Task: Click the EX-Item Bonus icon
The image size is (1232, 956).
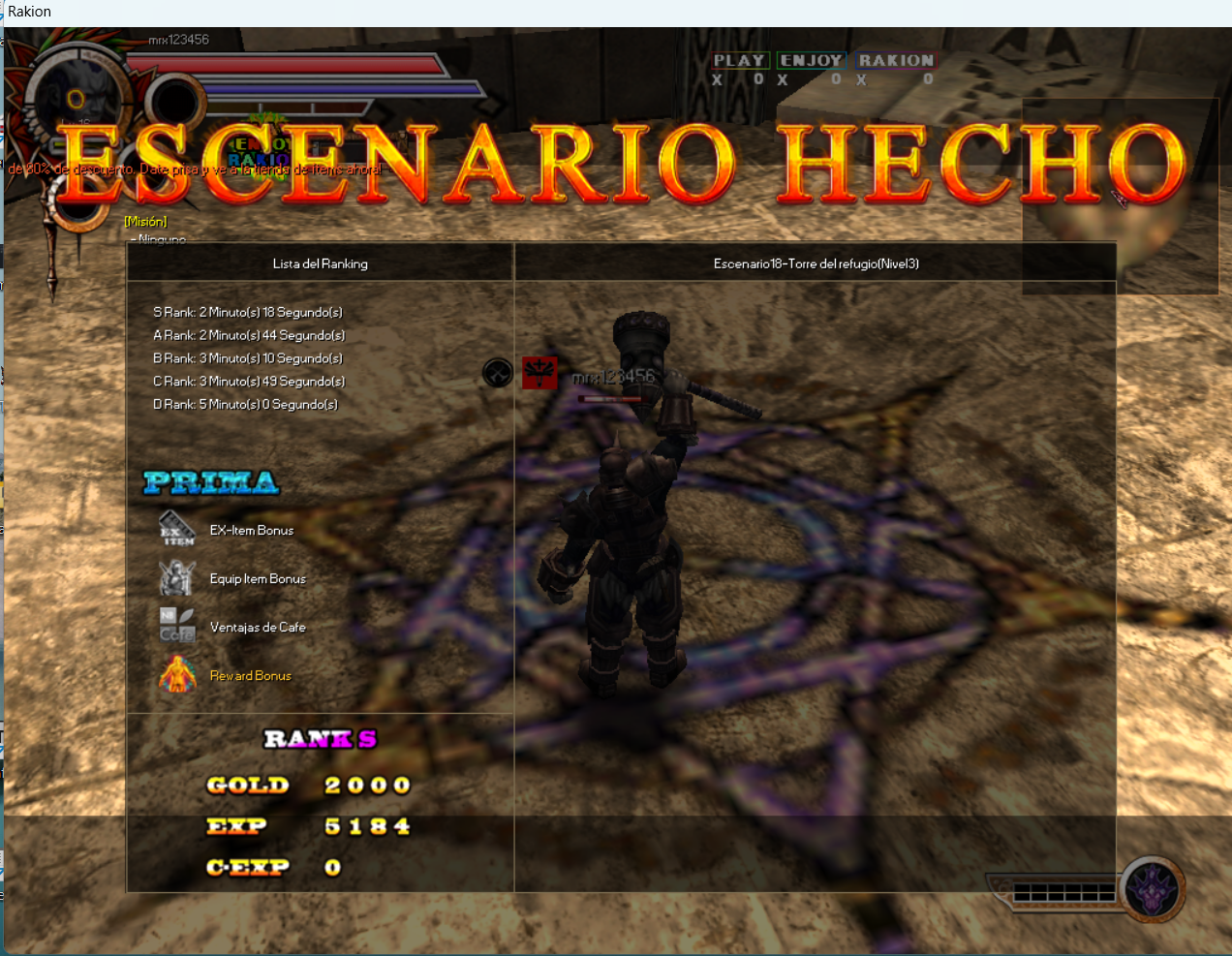Action: 177,529
